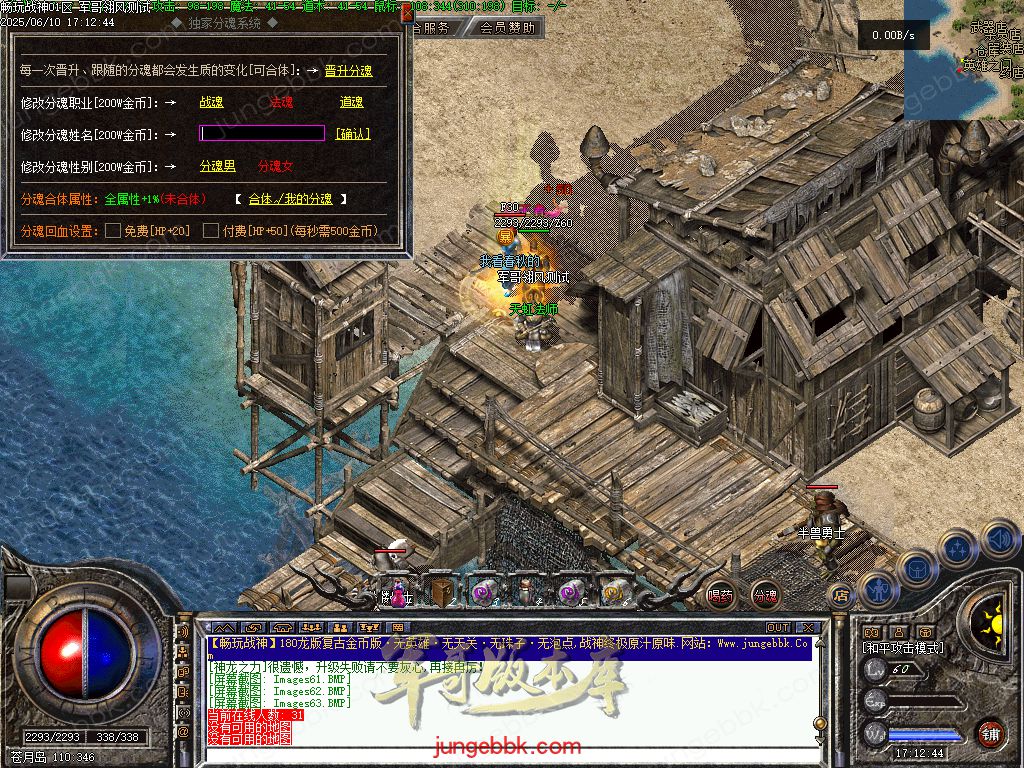Choose 道魂 as the soul class
The width and height of the screenshot is (1024, 768).
point(351,102)
